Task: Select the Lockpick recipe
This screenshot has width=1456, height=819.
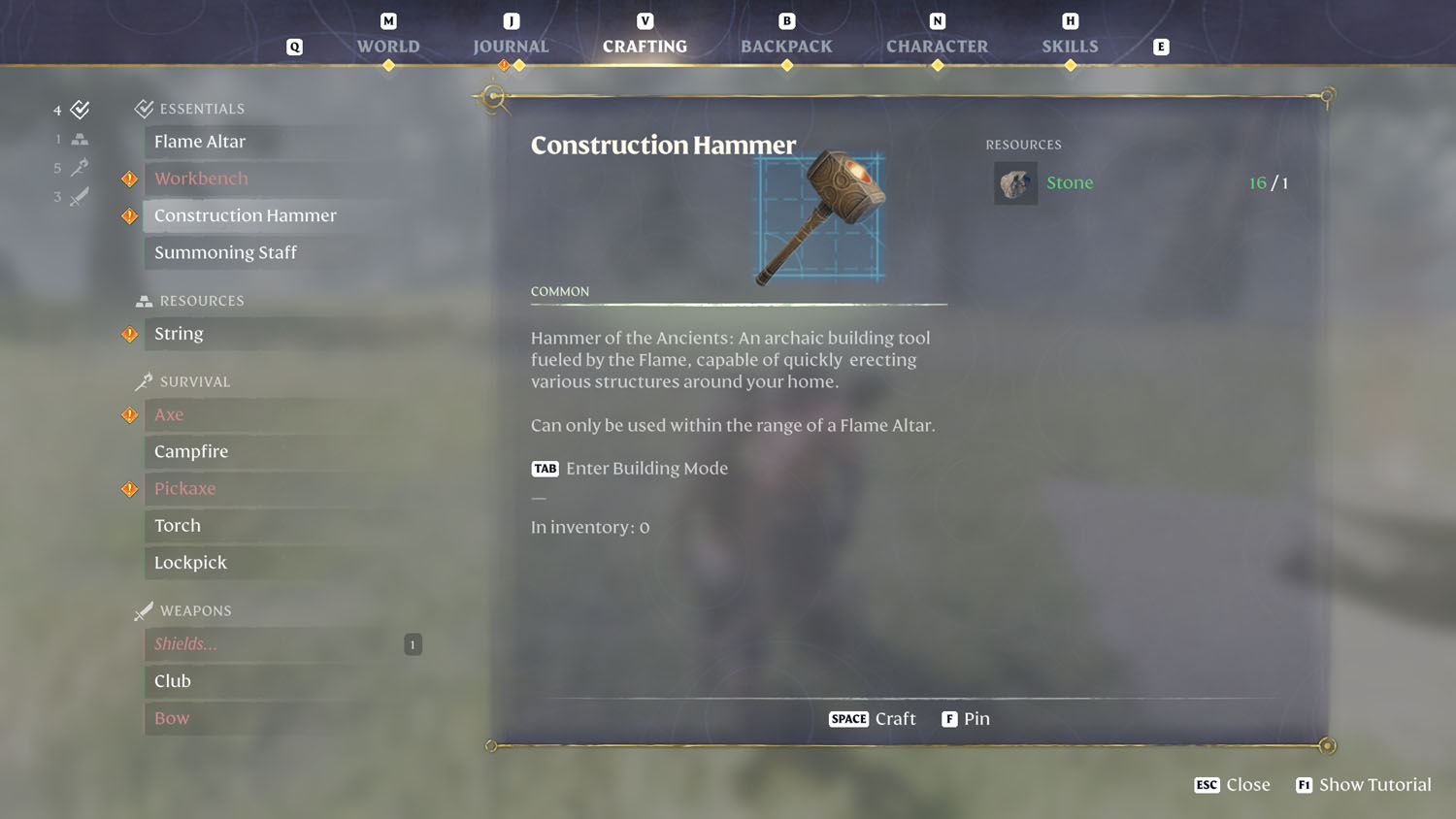Action: pos(190,563)
